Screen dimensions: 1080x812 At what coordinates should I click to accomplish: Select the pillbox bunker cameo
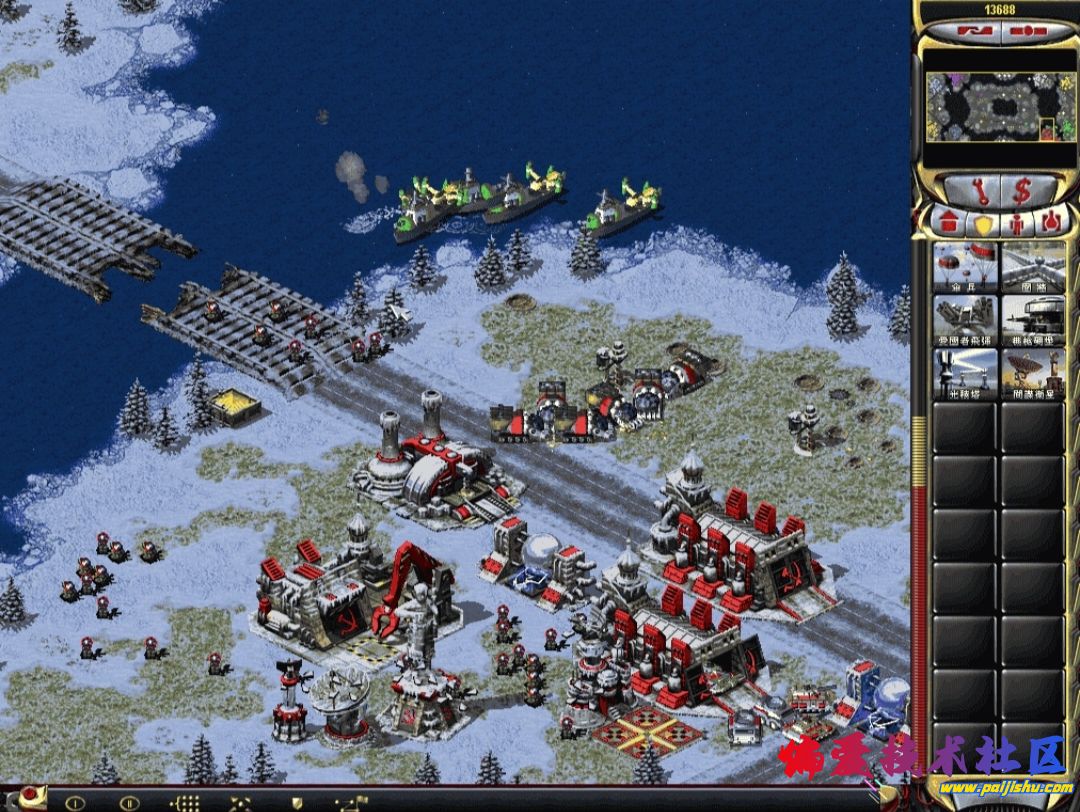[1033, 320]
